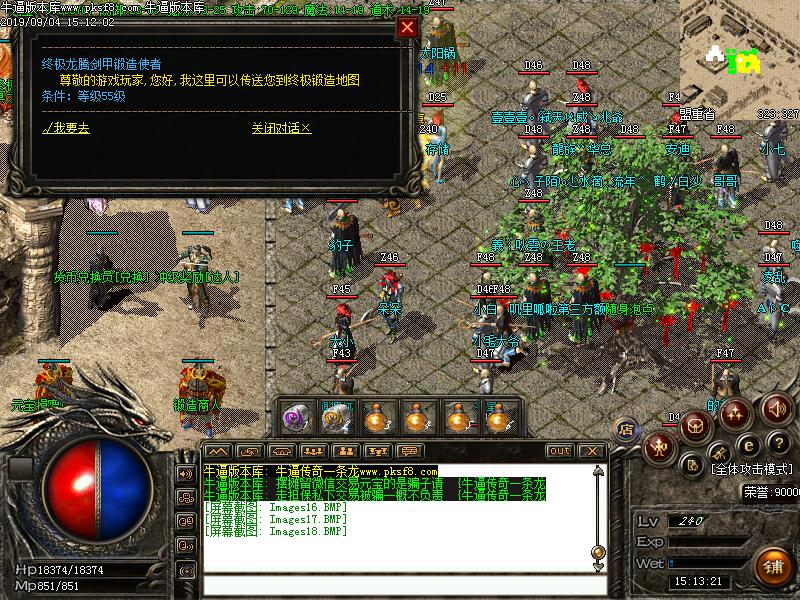Choose the "我要去" dialogue option
The height and width of the screenshot is (600, 800).
click(66, 128)
